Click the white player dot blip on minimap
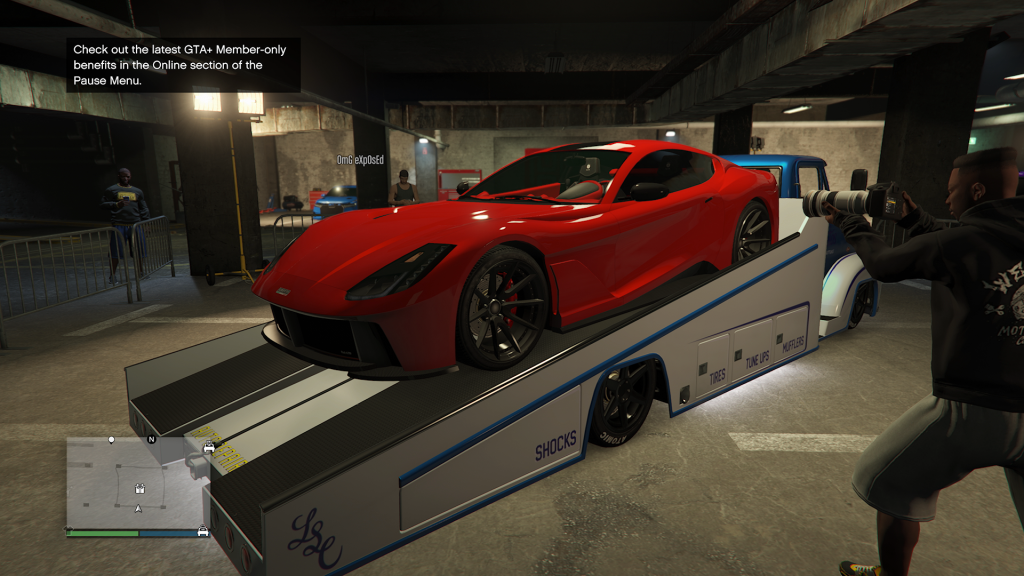Screen dimensions: 1024x576 click(111, 439)
